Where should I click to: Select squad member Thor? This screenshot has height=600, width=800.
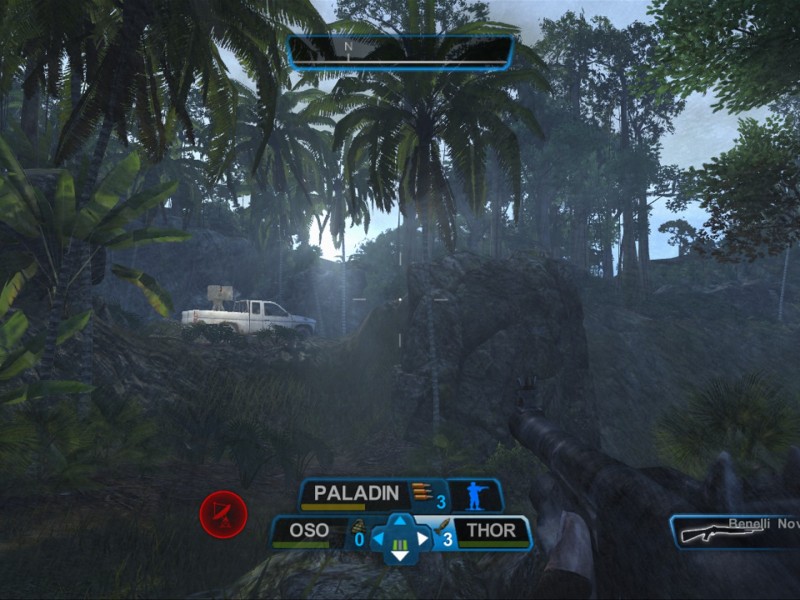491,531
